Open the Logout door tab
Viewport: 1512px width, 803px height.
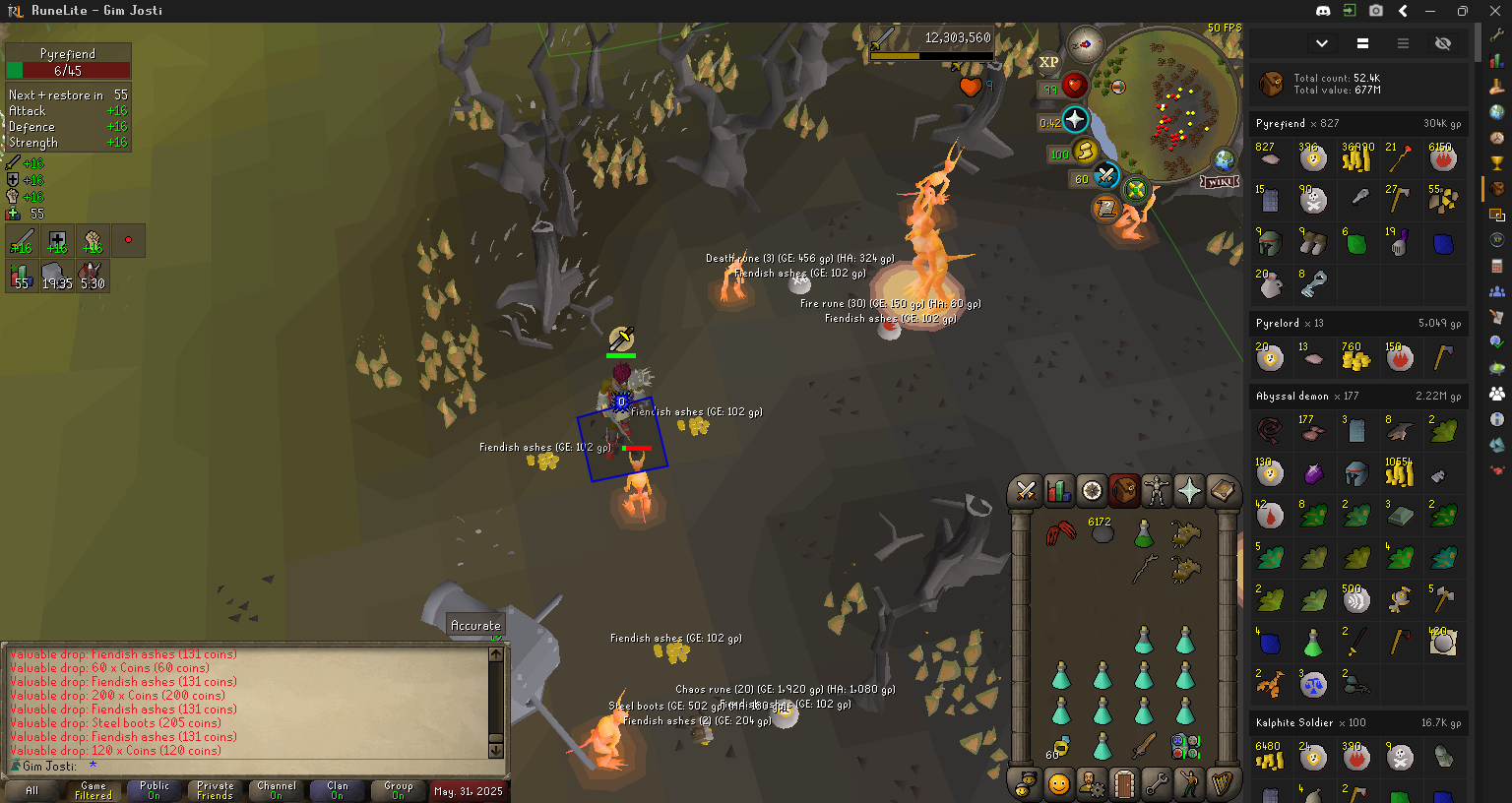[1124, 784]
